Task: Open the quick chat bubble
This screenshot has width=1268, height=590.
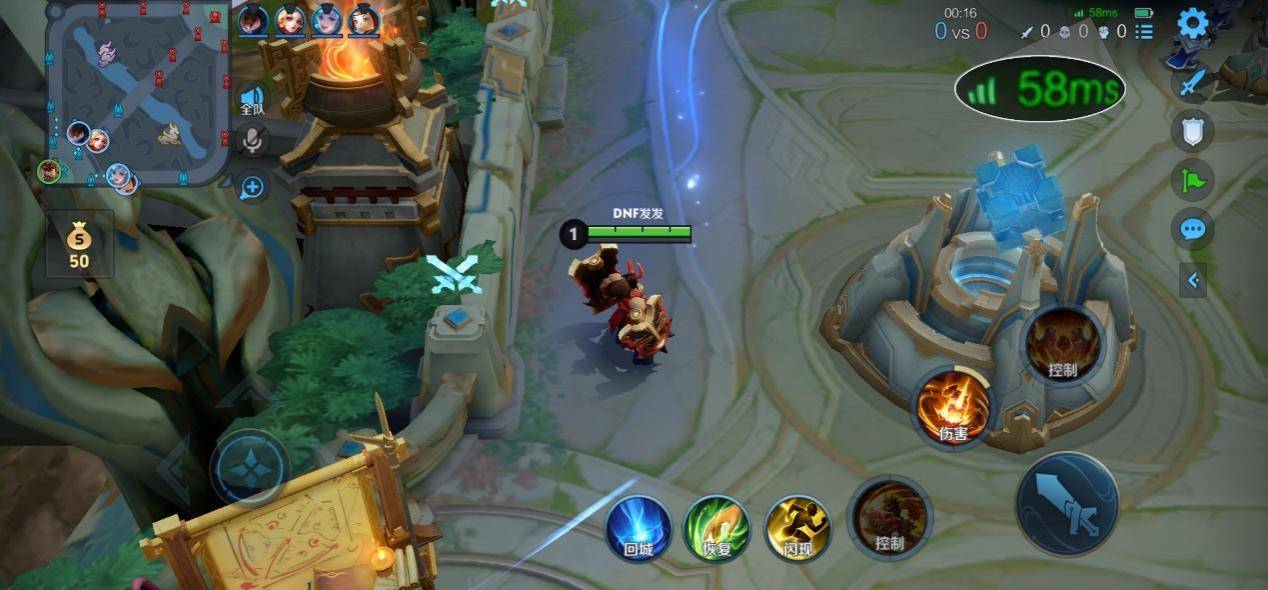Action: 1192,229
